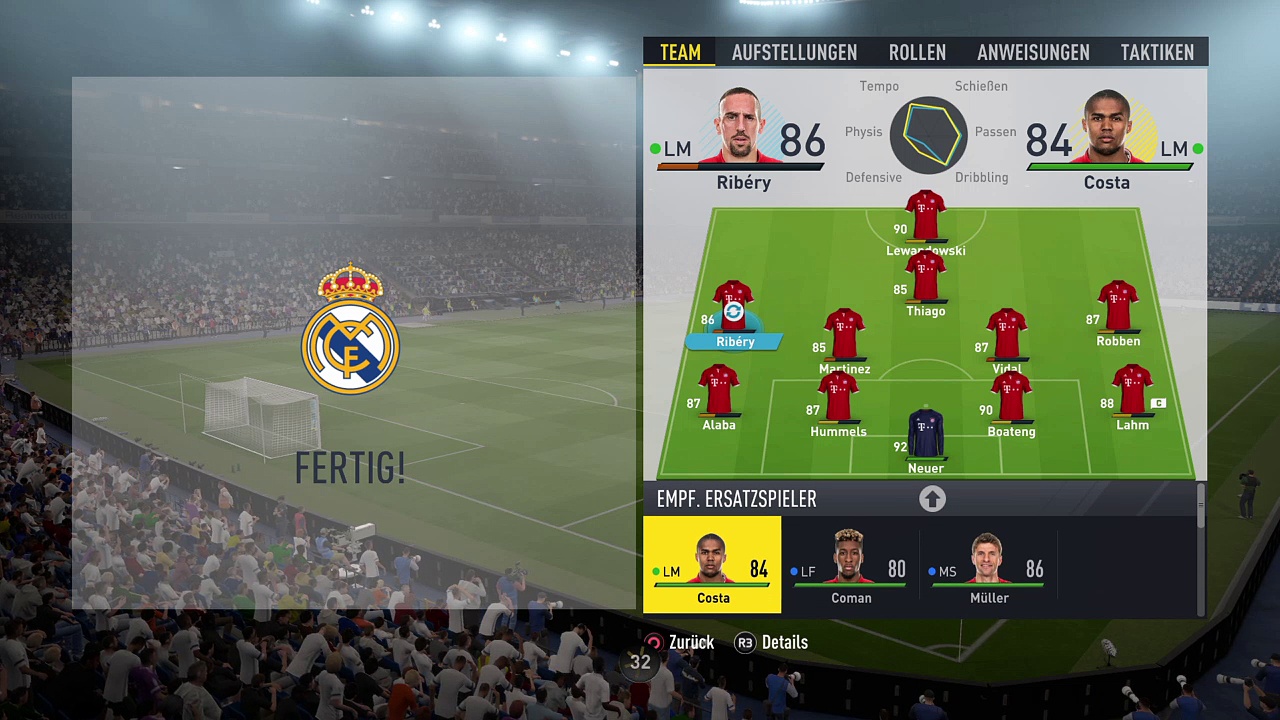
Task: Select striker Lewandowski on the pitch
Action: [x=925, y=220]
